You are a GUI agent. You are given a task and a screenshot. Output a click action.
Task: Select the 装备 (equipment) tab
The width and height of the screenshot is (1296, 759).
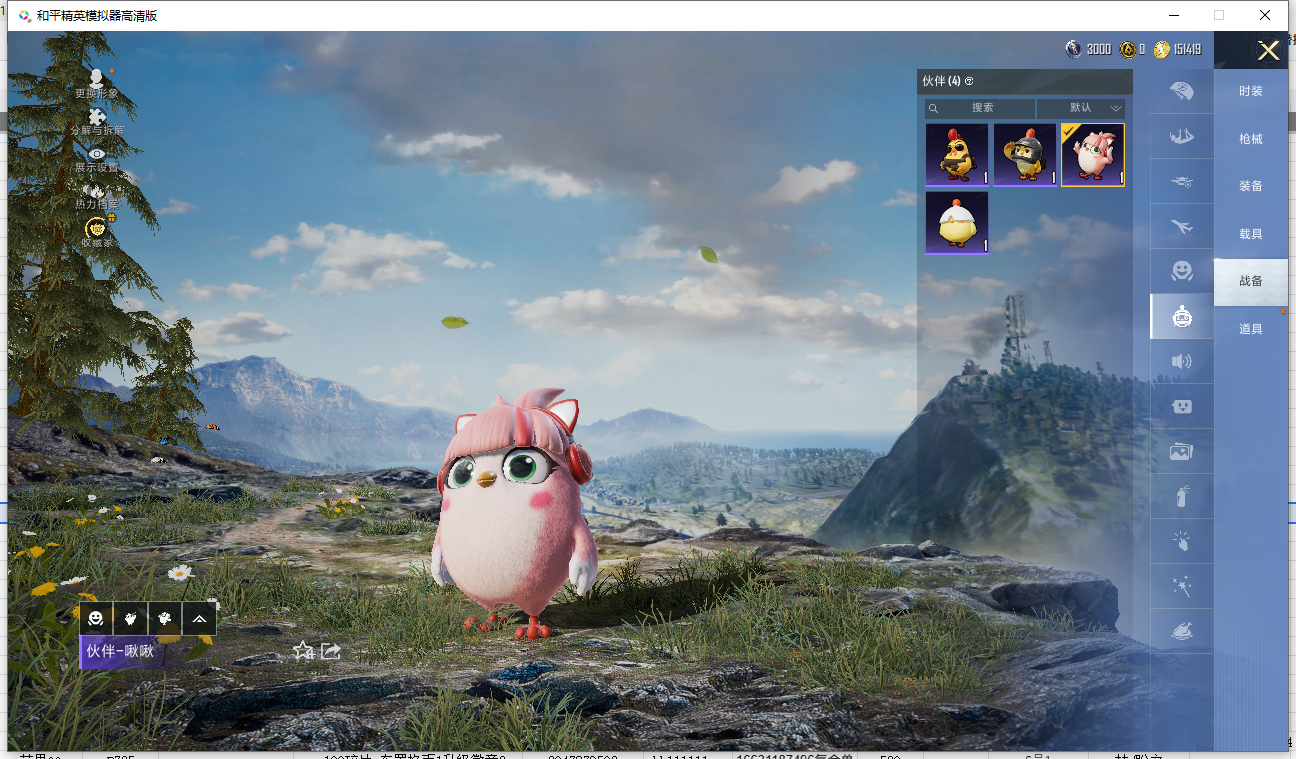(1250, 186)
